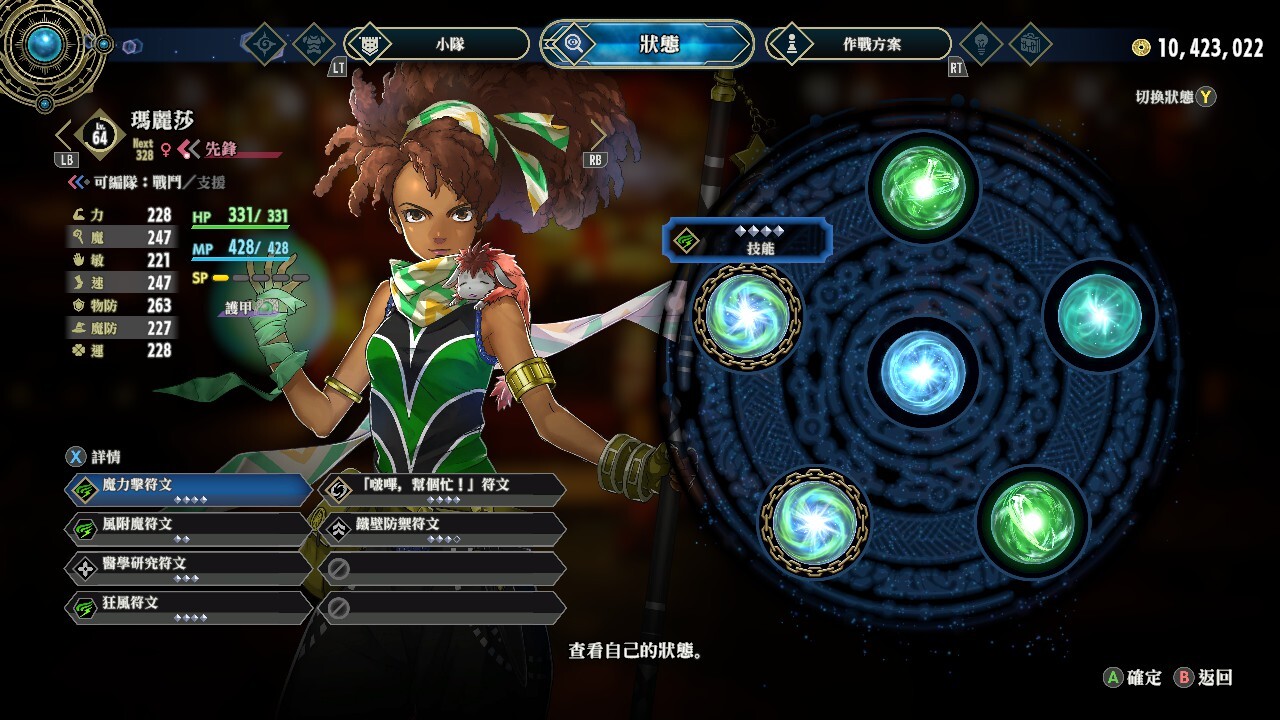Select the 醫學研究符文 rune entry
The width and height of the screenshot is (1280, 720).
(188, 568)
